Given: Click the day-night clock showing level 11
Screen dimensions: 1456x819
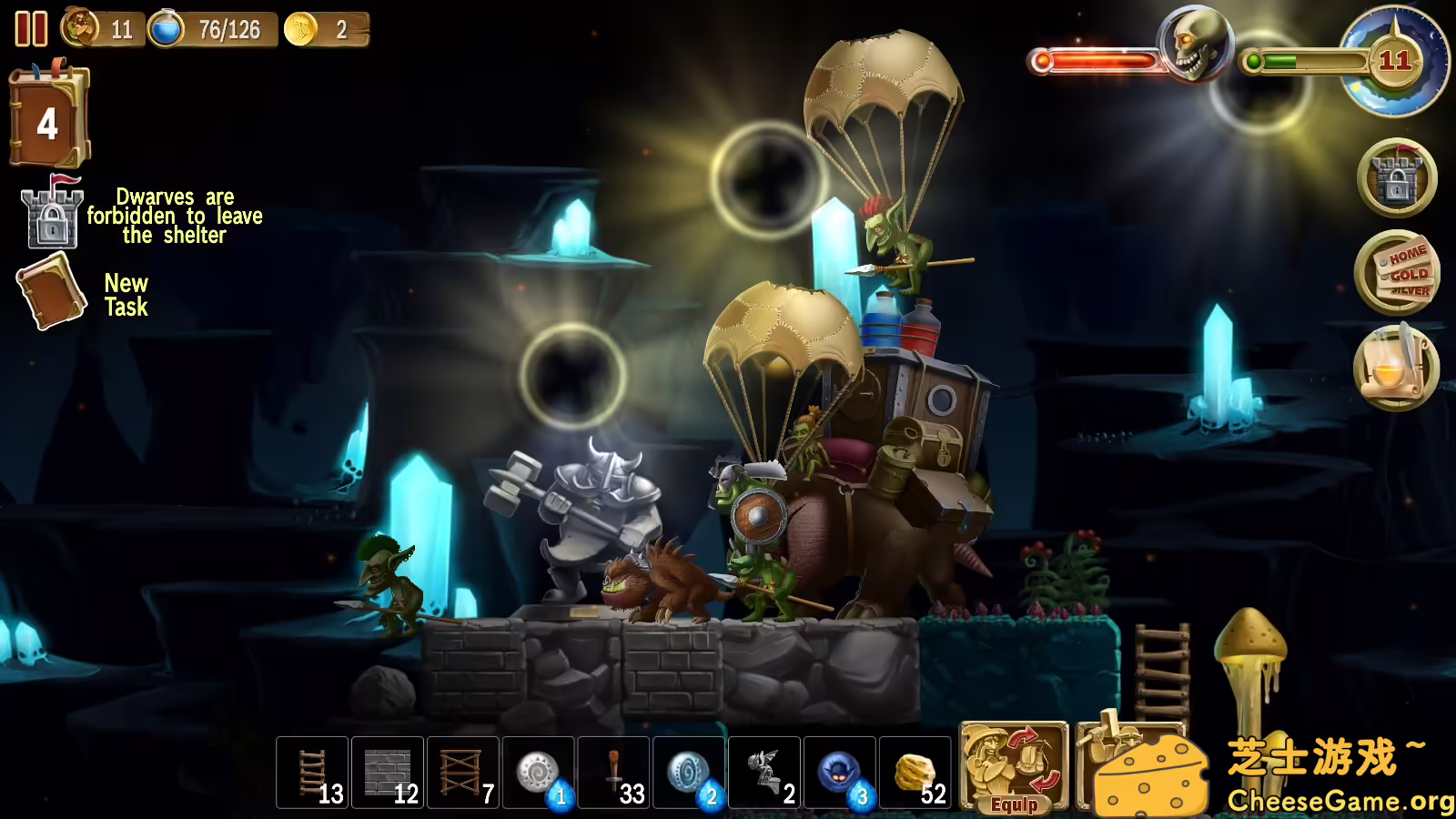Looking at the screenshot, I should tap(1394, 62).
